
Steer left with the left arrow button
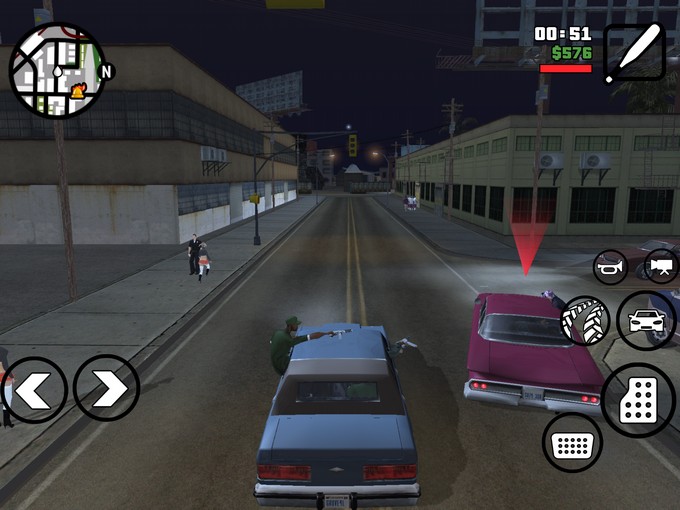[34, 389]
